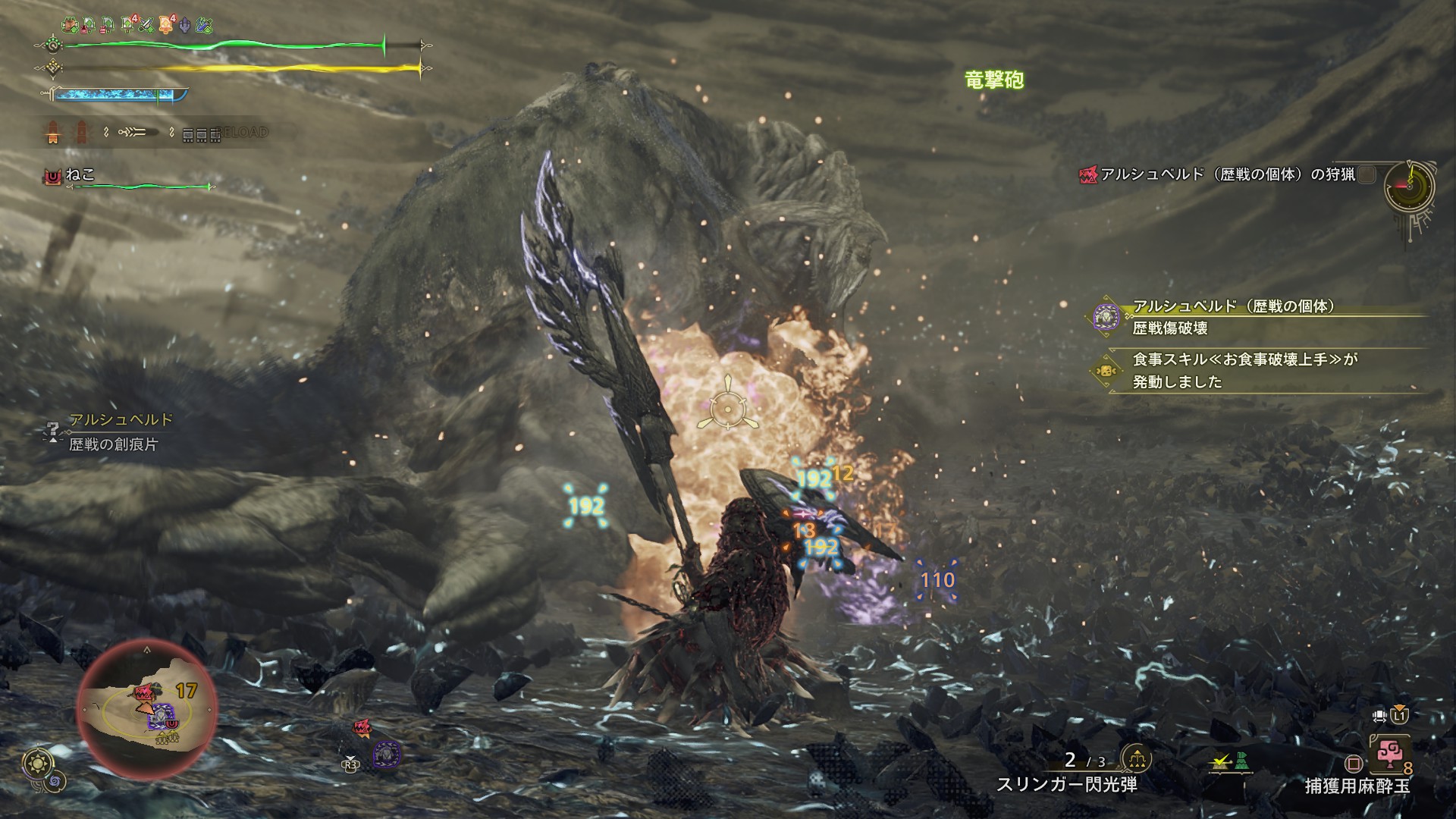Click the red monster marker on minimap
This screenshot has width=1456, height=819.
[143, 692]
